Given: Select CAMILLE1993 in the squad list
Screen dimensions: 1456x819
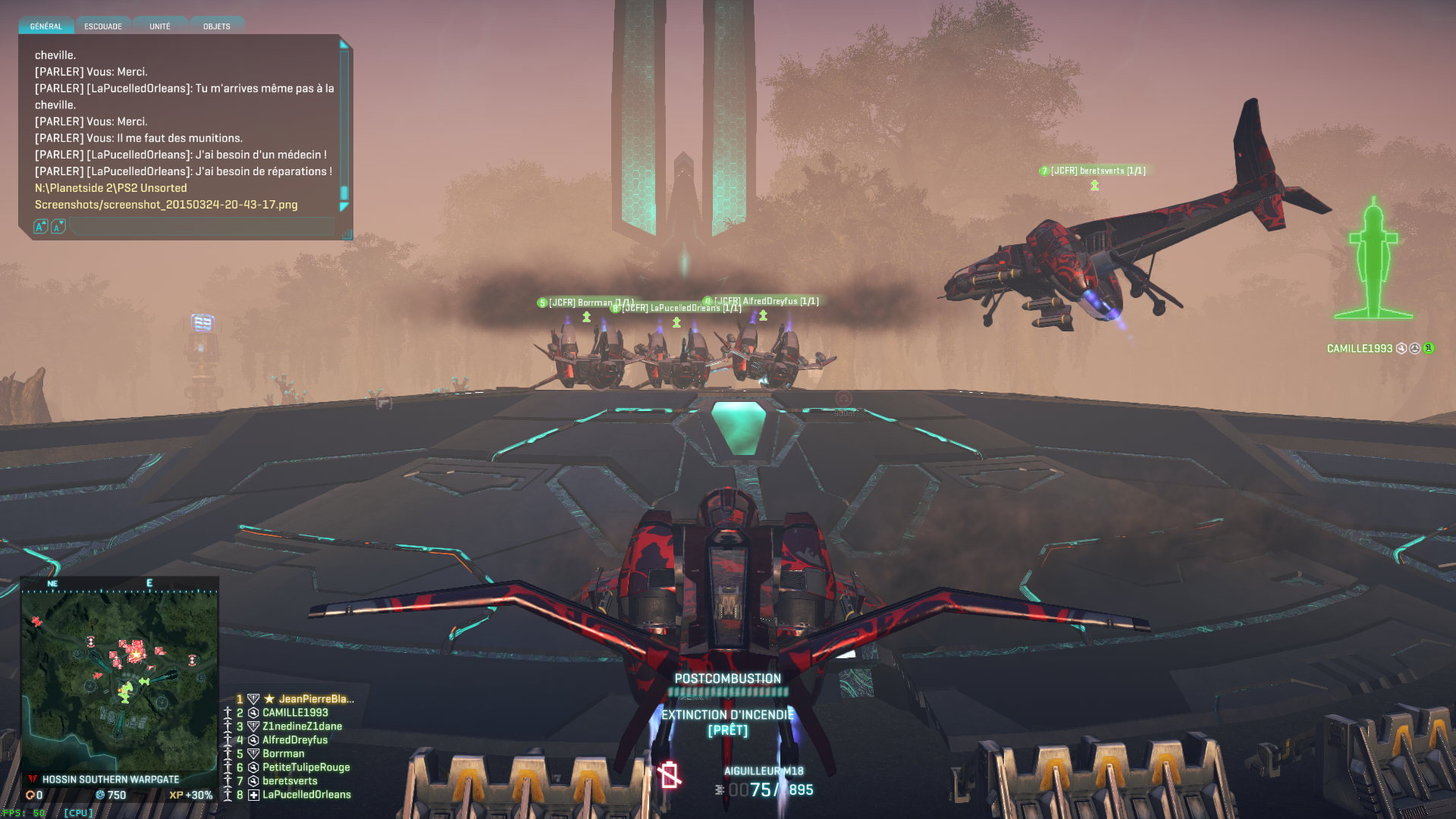Looking at the screenshot, I should pos(295,713).
